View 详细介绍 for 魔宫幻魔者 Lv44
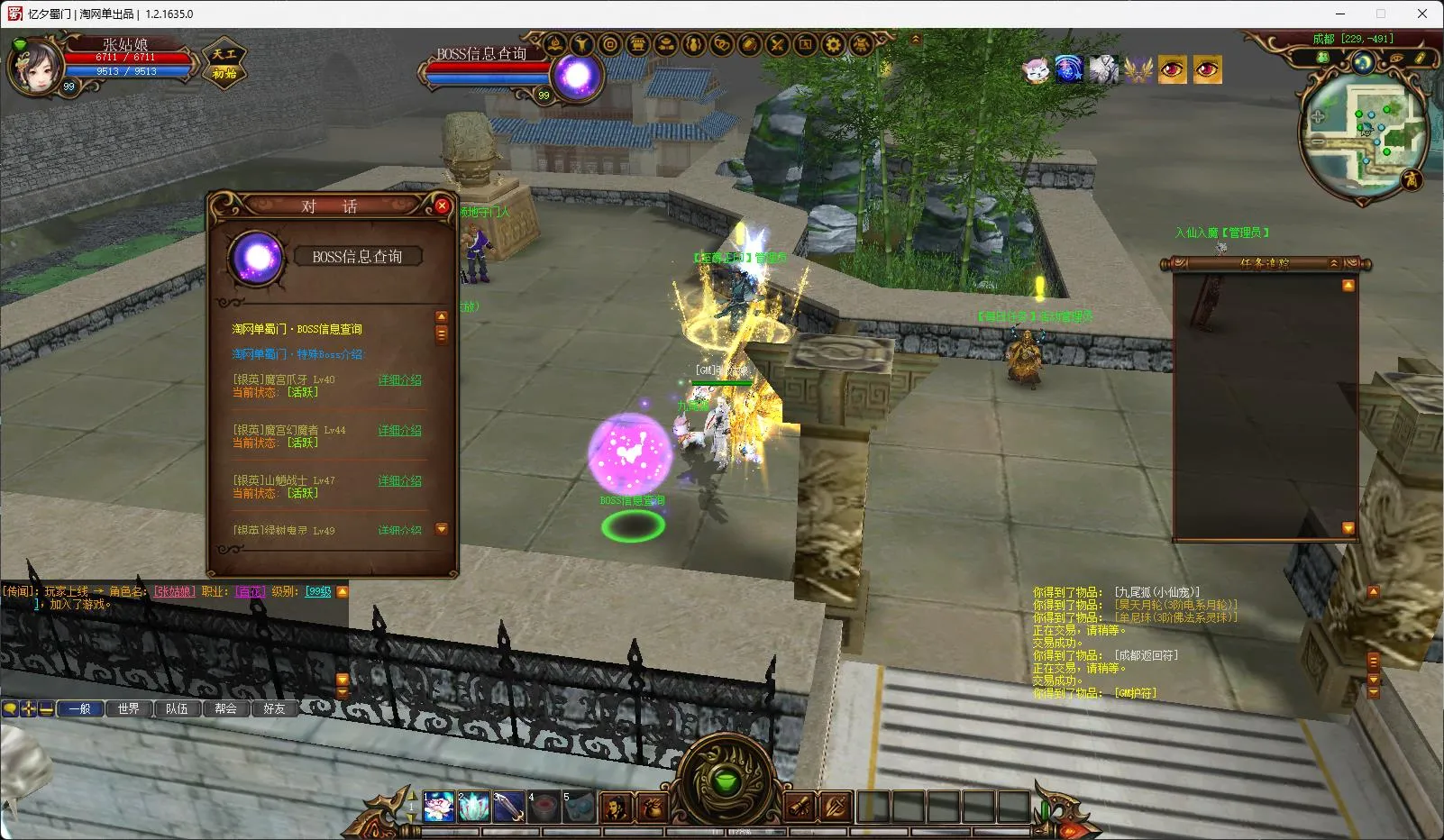This screenshot has width=1444, height=840. pos(399,431)
